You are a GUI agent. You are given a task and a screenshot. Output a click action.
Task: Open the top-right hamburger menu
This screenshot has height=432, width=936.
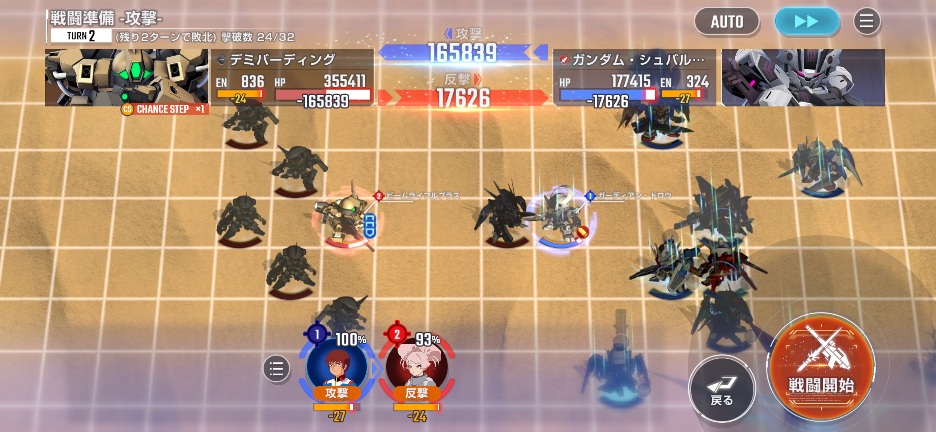coord(867,21)
